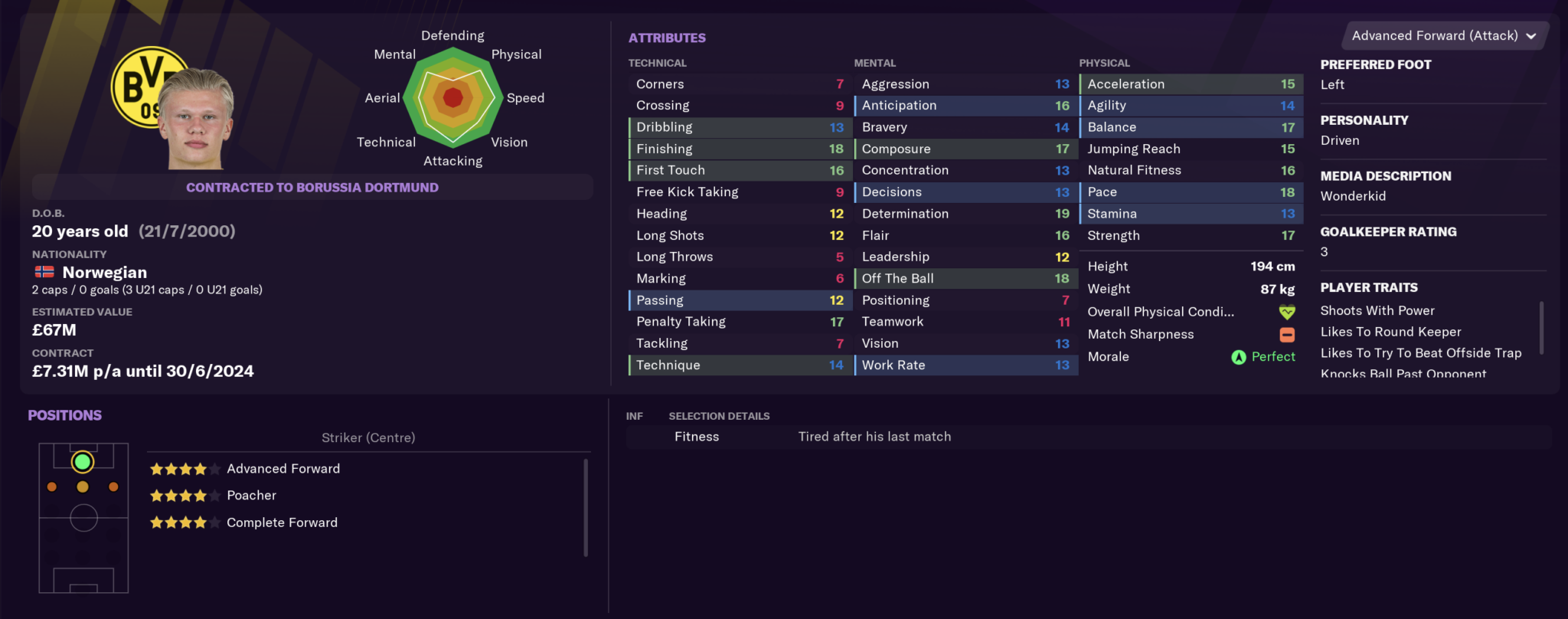Click the green Overall Physical Condition heart icon

tap(1286, 312)
